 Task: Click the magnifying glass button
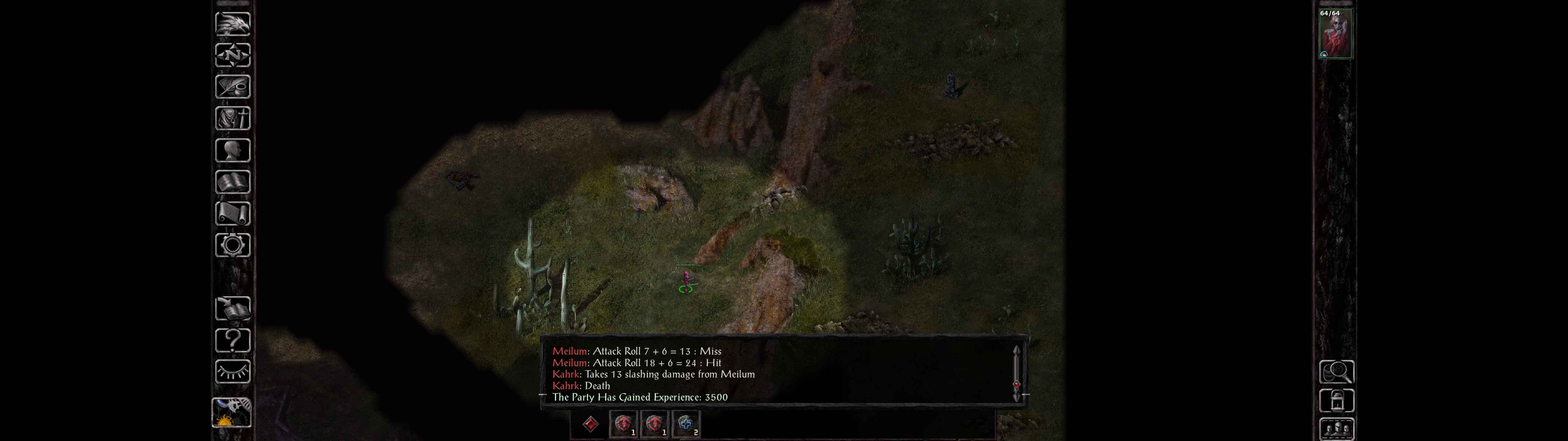[x=1336, y=371]
